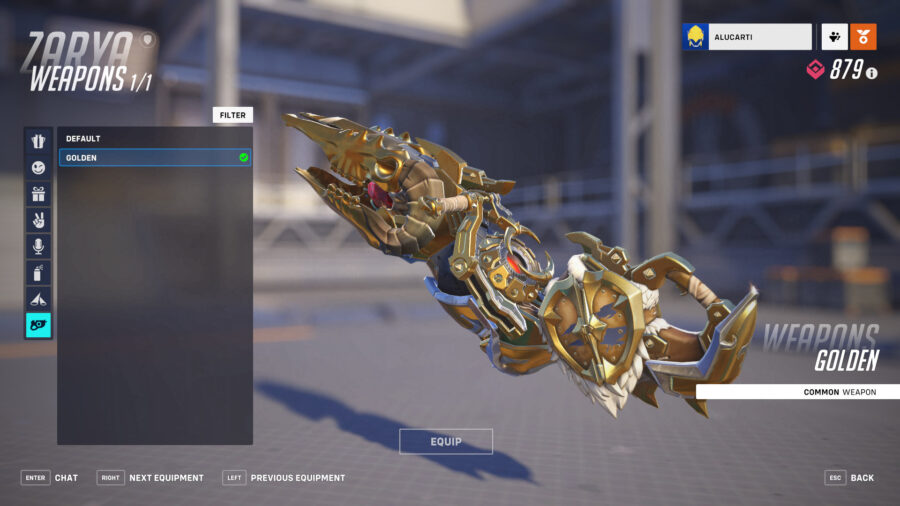Select the Default weapon entry

[155, 138]
